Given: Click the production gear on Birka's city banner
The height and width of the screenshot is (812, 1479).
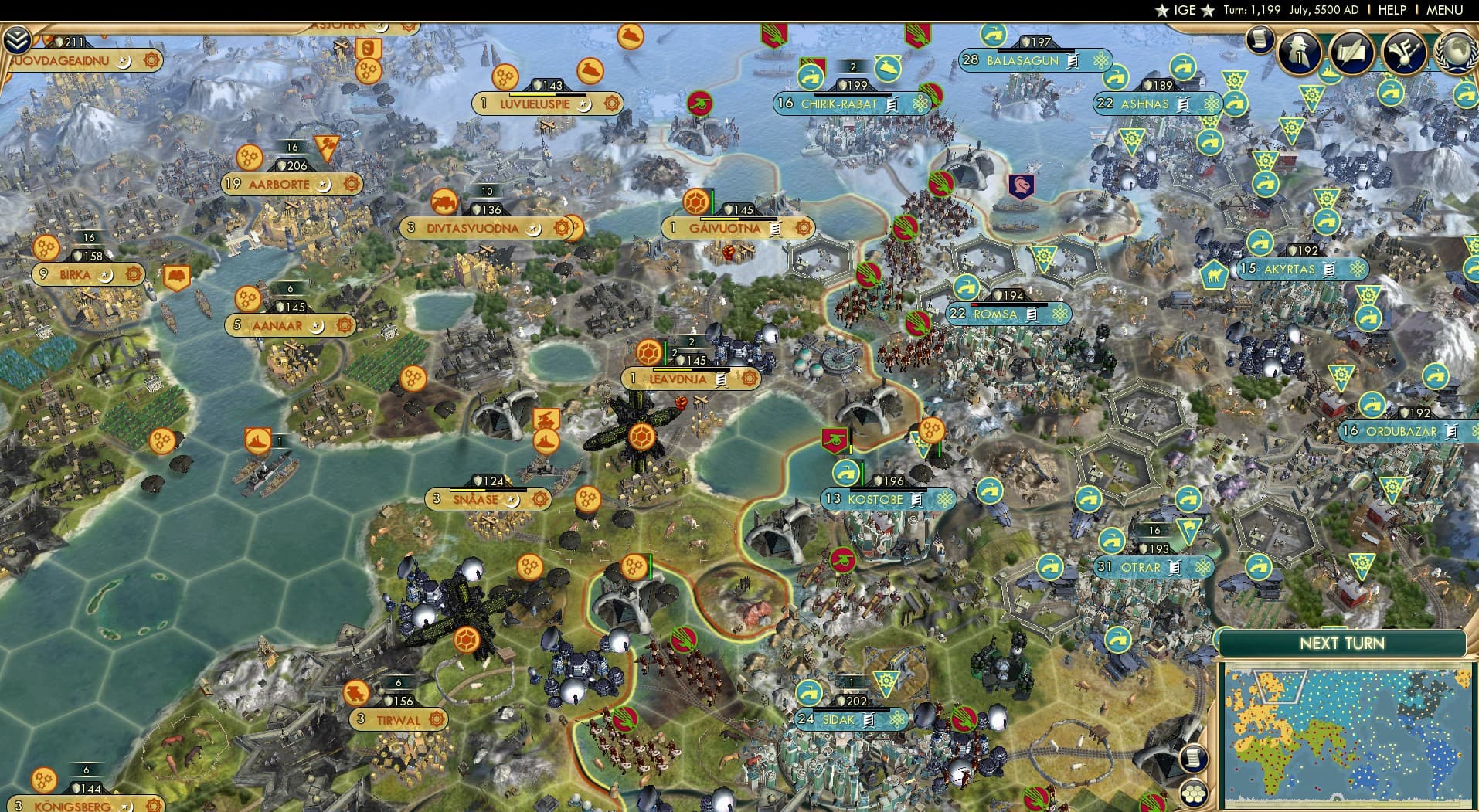Looking at the screenshot, I should tap(133, 273).
